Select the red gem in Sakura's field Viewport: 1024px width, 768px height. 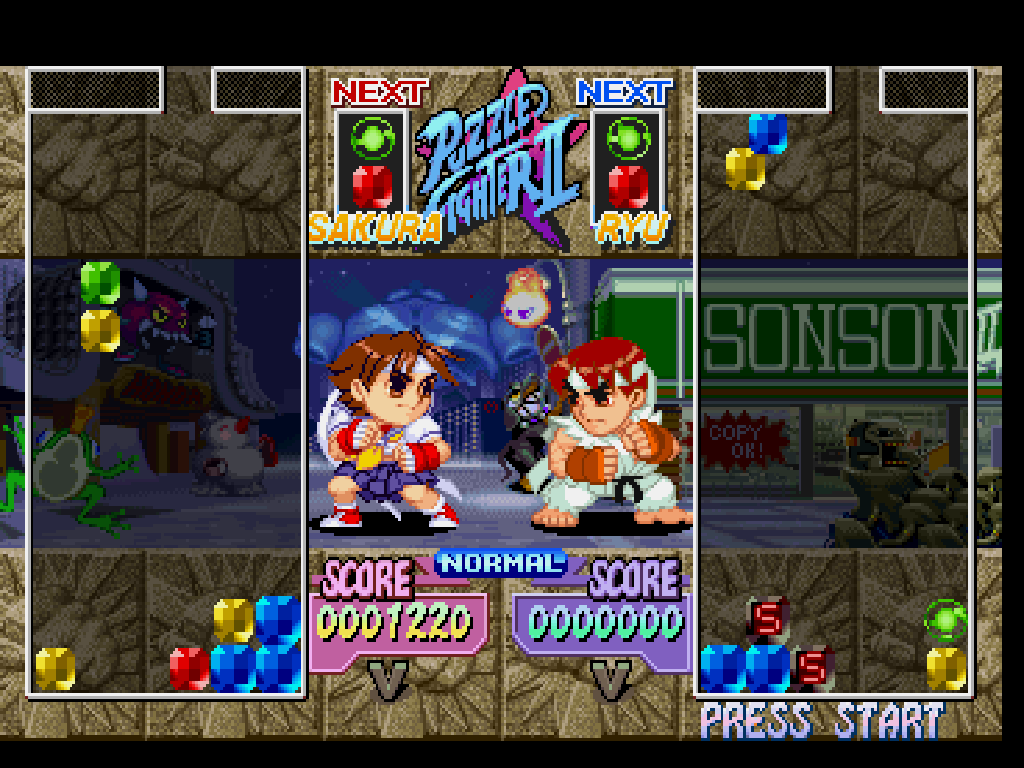pos(189,667)
